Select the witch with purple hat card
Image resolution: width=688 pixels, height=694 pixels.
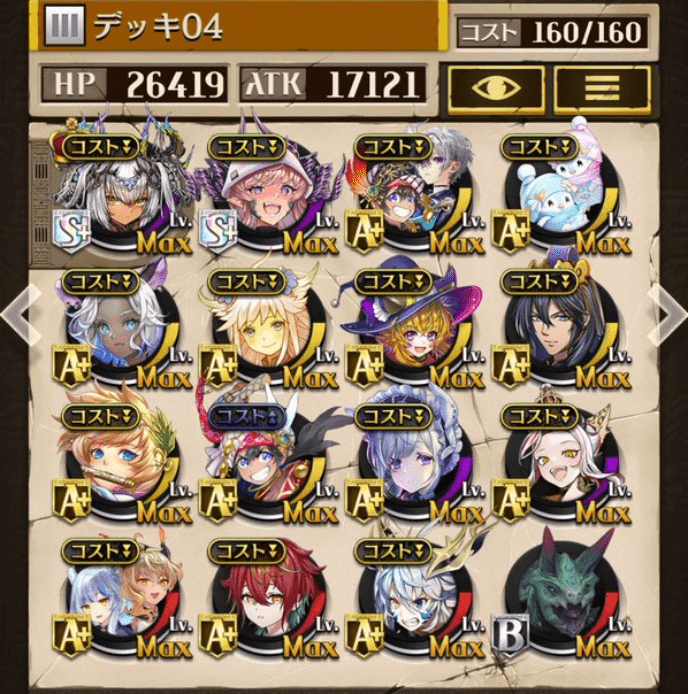(413, 331)
